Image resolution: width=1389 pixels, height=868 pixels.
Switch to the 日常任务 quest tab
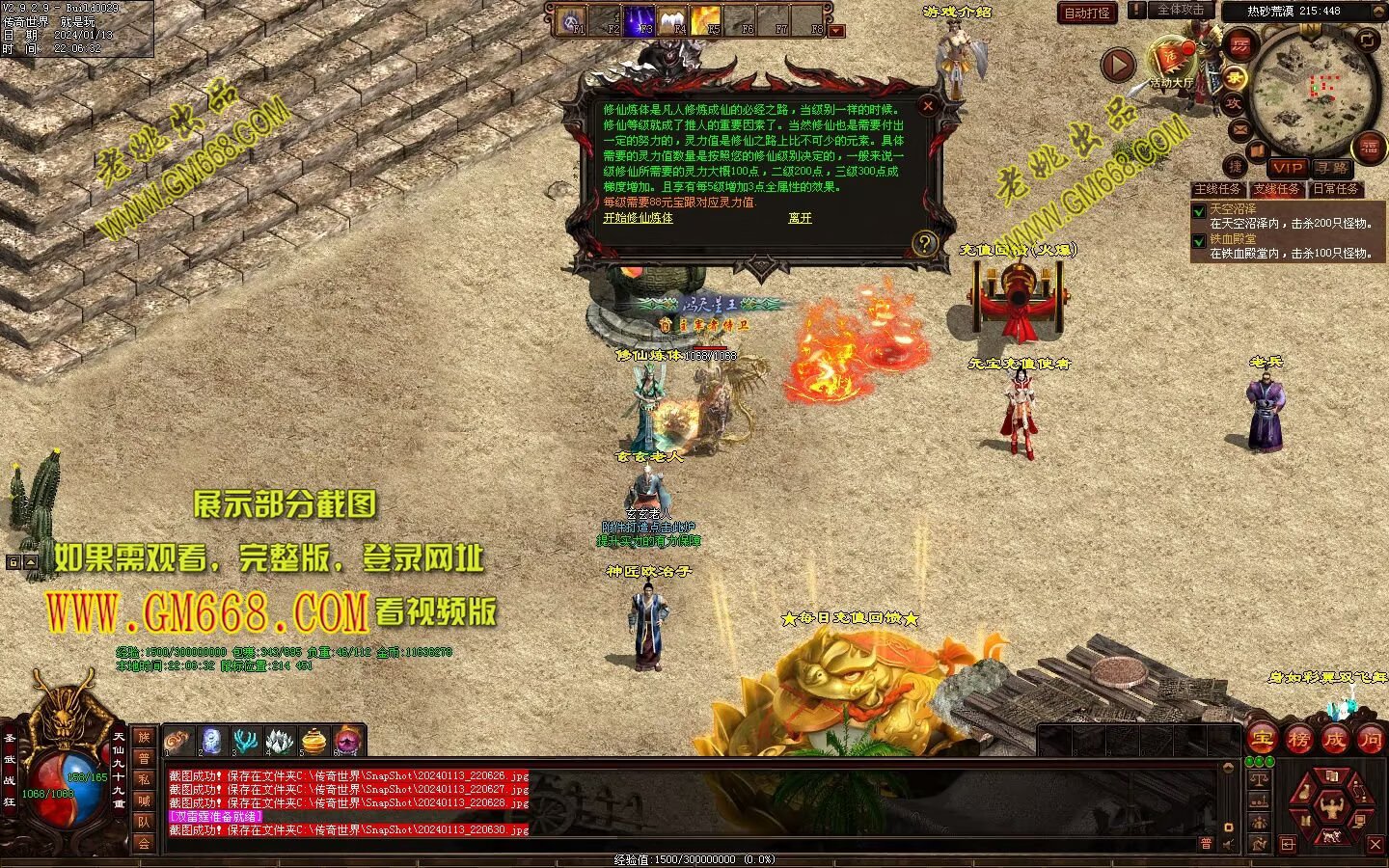(1335, 189)
